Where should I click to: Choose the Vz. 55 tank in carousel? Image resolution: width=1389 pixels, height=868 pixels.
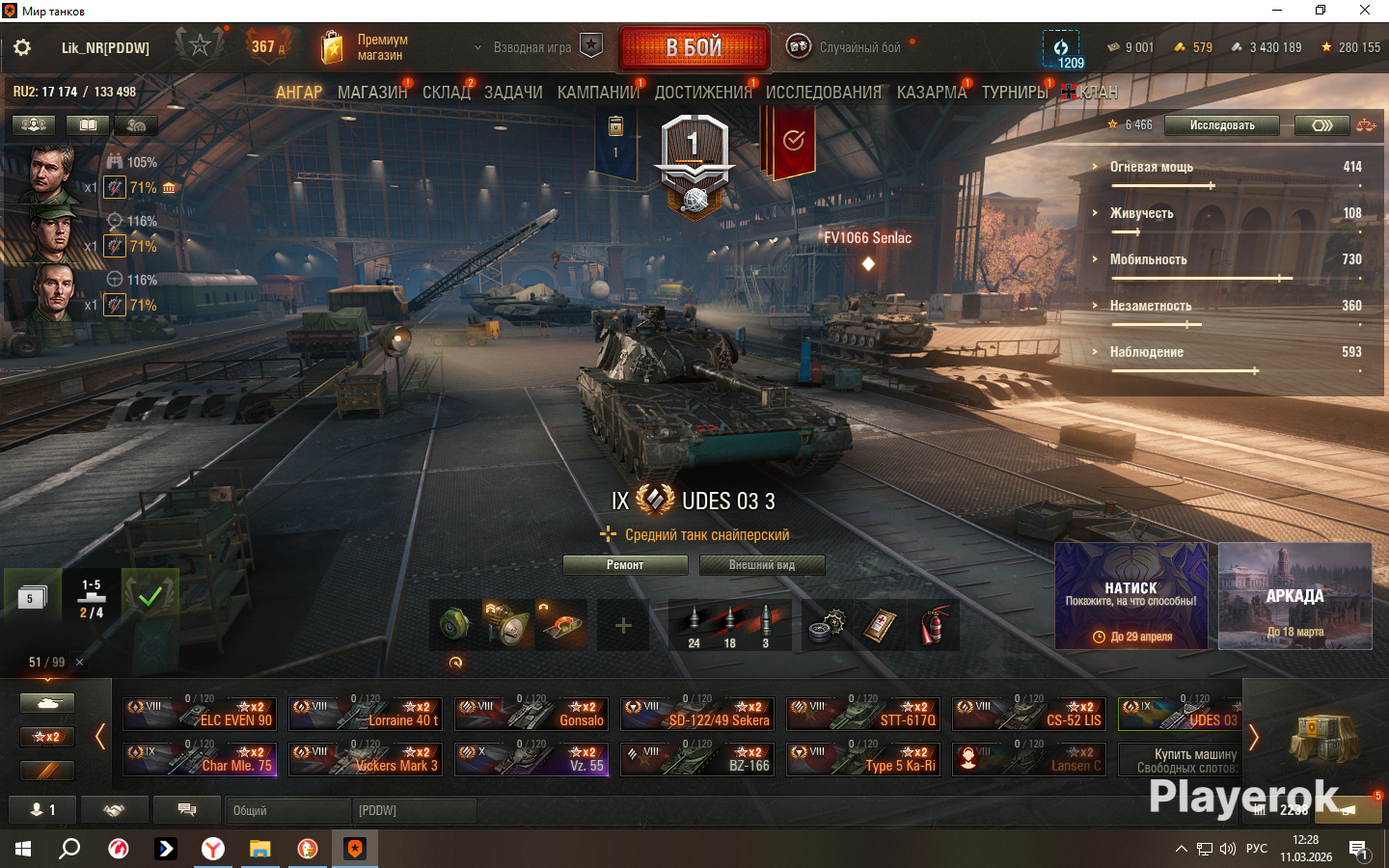[x=531, y=759]
